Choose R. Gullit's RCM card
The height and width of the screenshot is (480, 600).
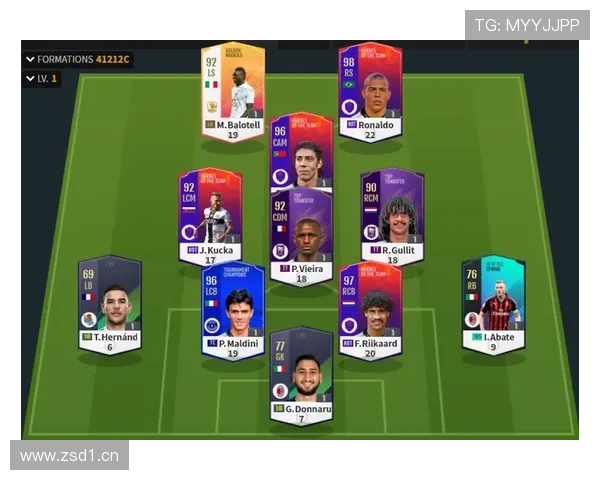pos(392,215)
